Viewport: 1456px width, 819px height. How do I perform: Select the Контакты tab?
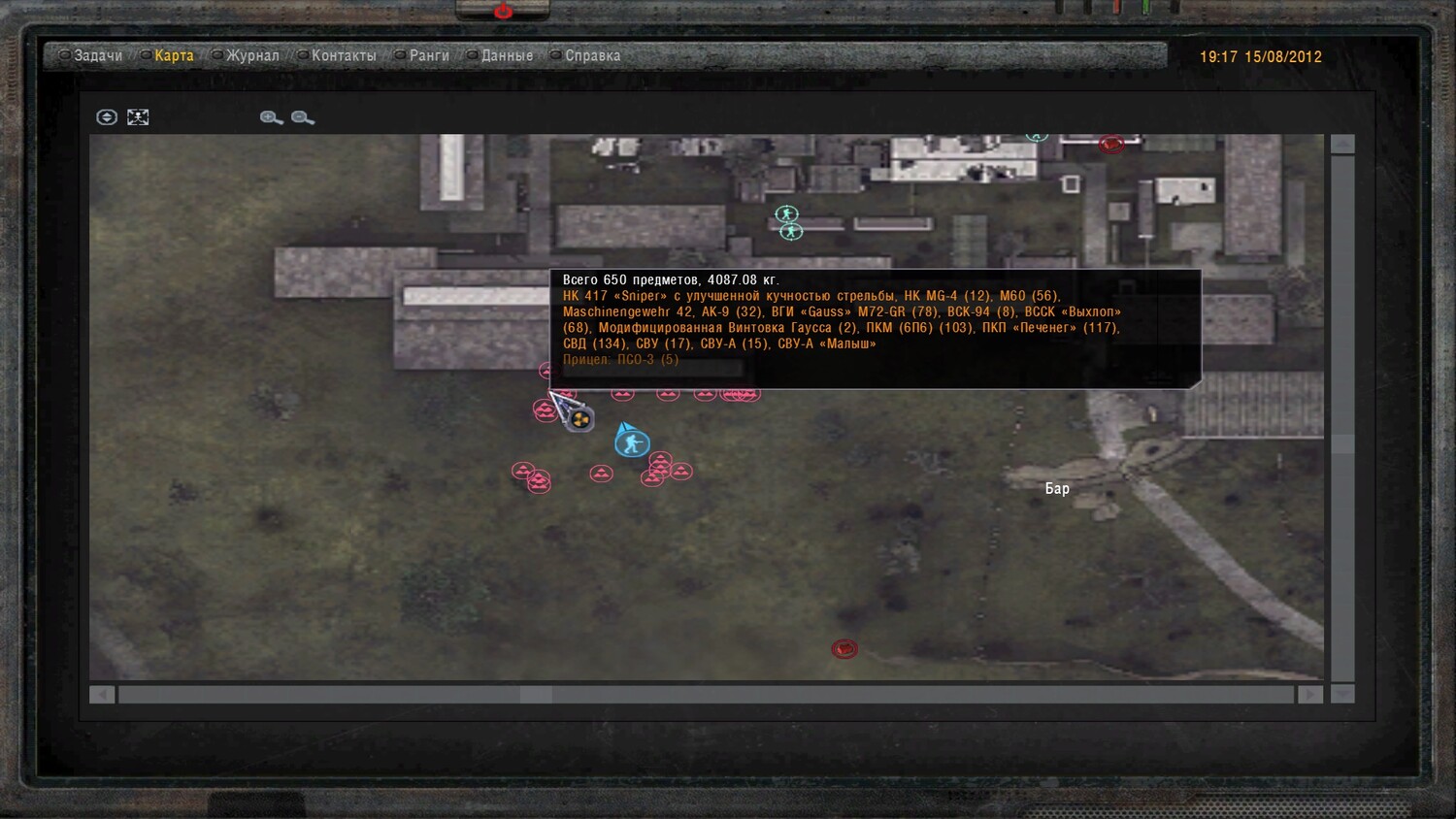344,56
